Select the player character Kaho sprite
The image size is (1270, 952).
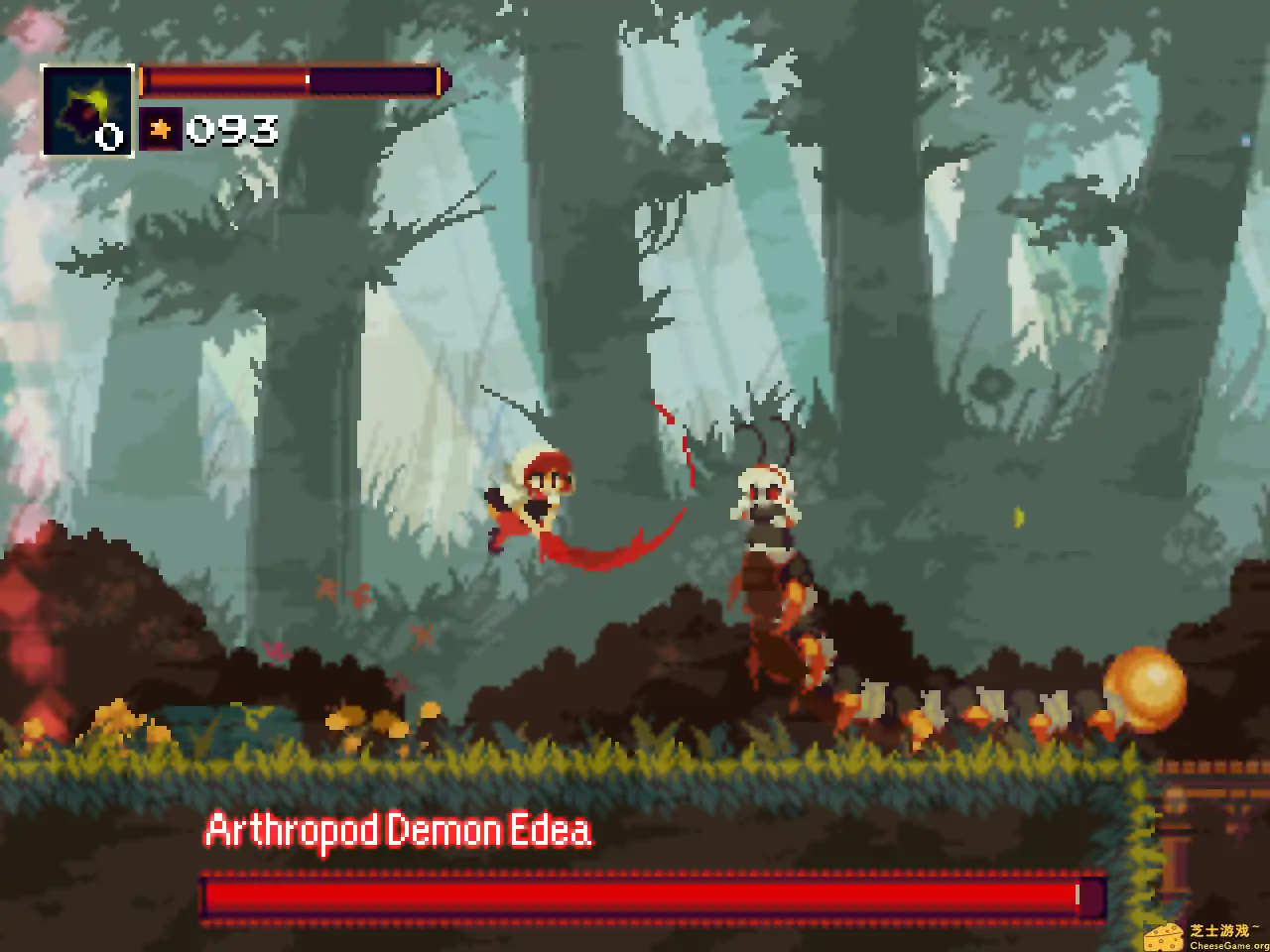(x=536, y=496)
